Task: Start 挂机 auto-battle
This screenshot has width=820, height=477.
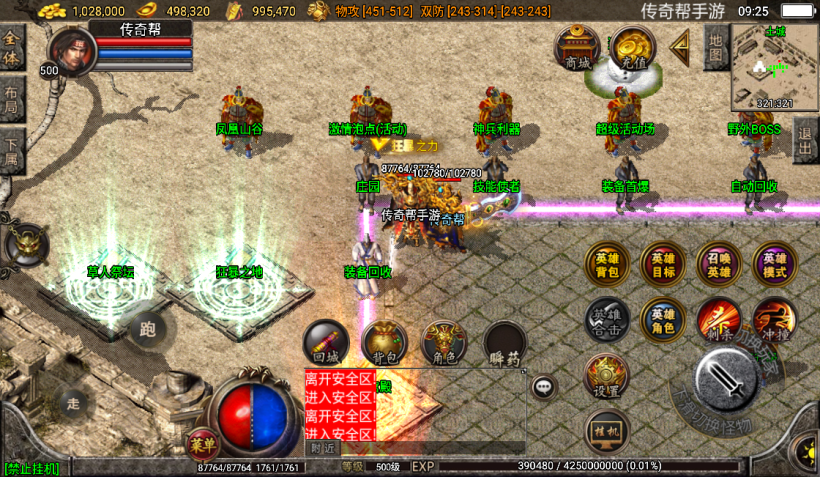Action: (x=606, y=430)
